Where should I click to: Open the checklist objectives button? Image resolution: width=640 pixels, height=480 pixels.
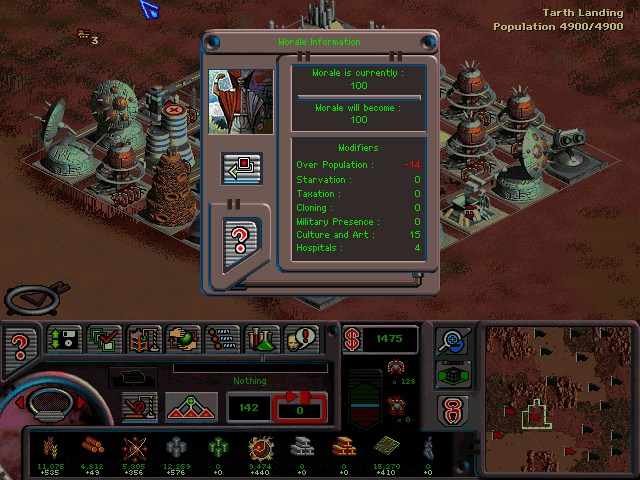105,341
